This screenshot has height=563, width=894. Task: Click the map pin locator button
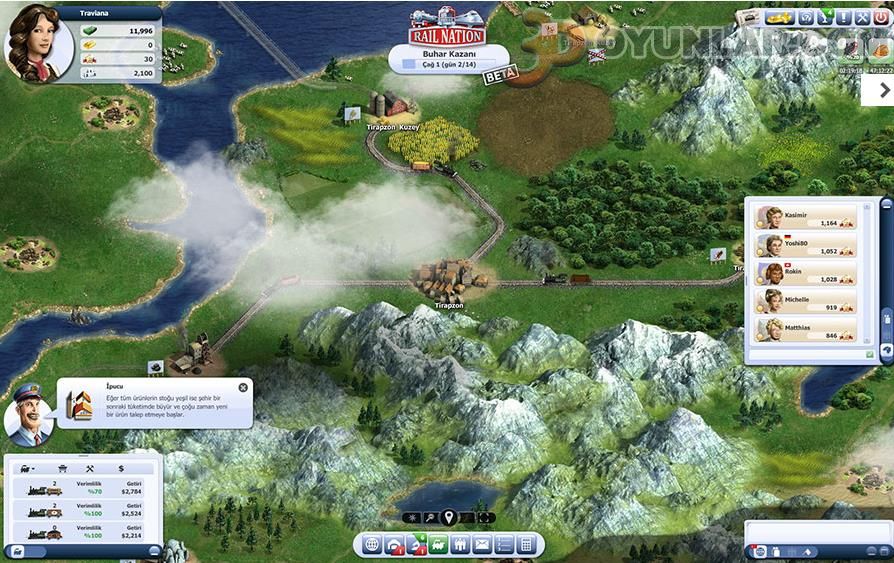coord(449,517)
